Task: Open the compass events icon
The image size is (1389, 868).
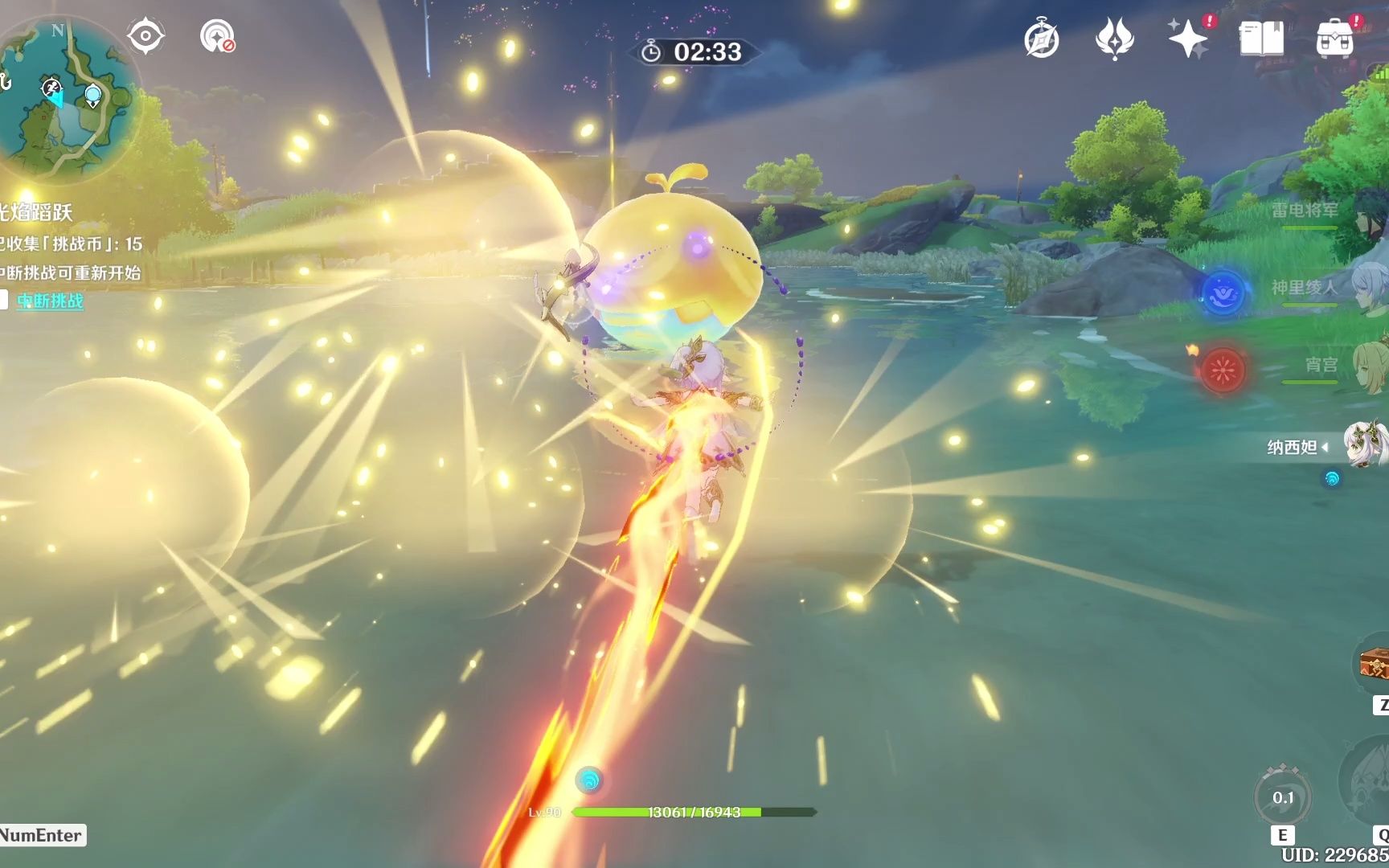Action: pyautogui.click(x=1042, y=39)
